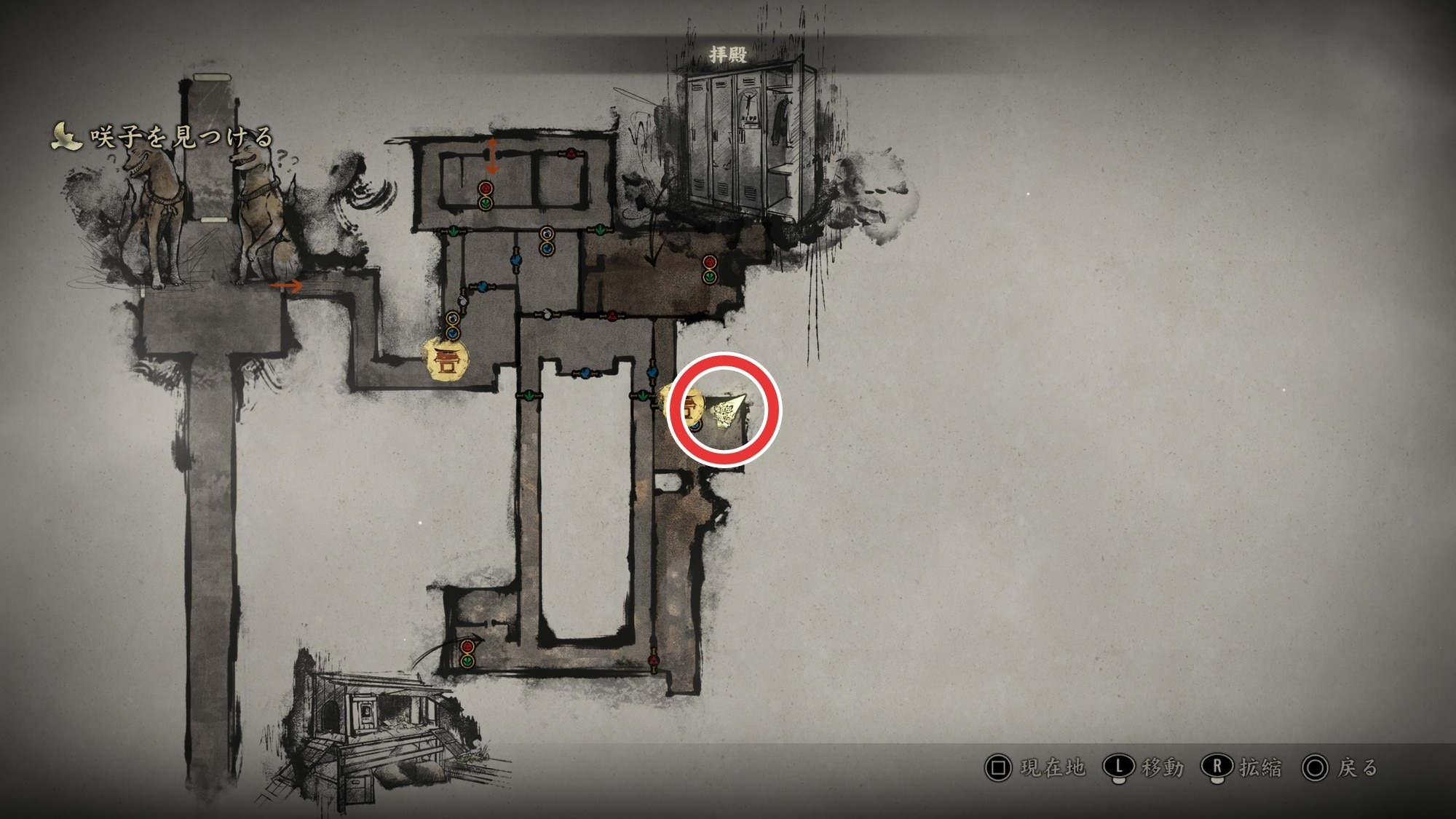Screen dimensions: 1456x819
Task: Click the 拝殿 area title banner
Action: coord(727,55)
